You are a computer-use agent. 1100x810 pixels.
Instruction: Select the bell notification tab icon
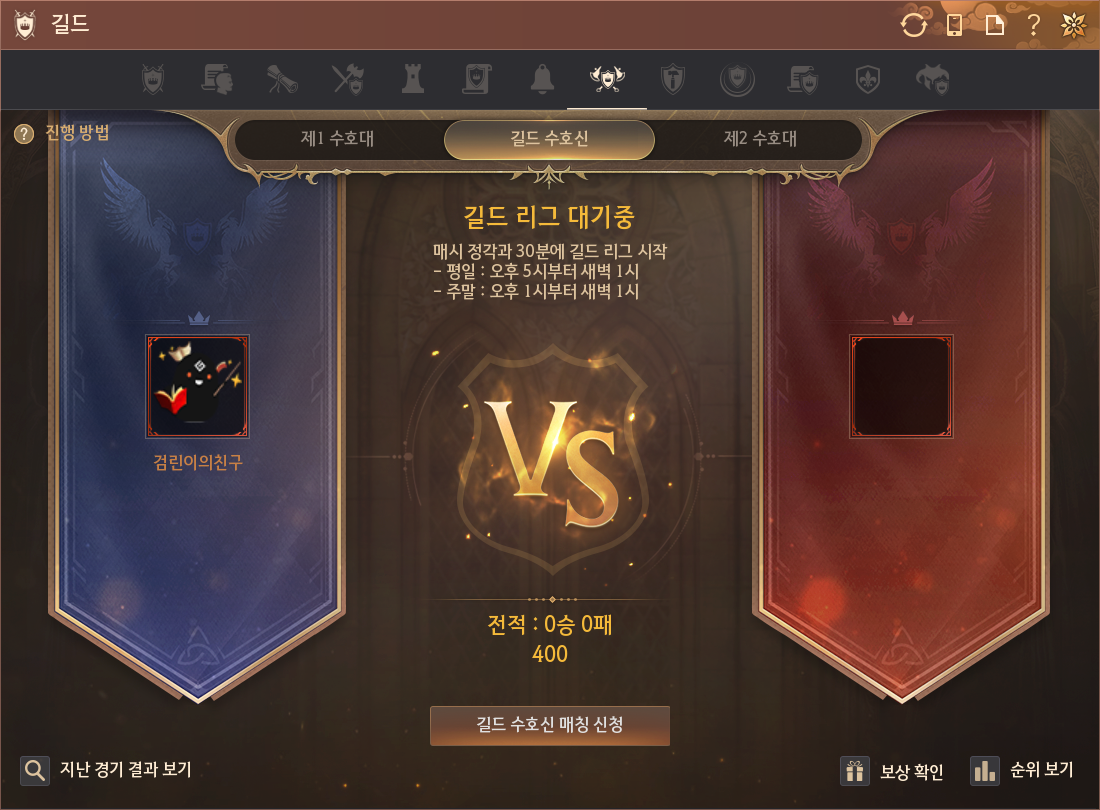point(542,79)
